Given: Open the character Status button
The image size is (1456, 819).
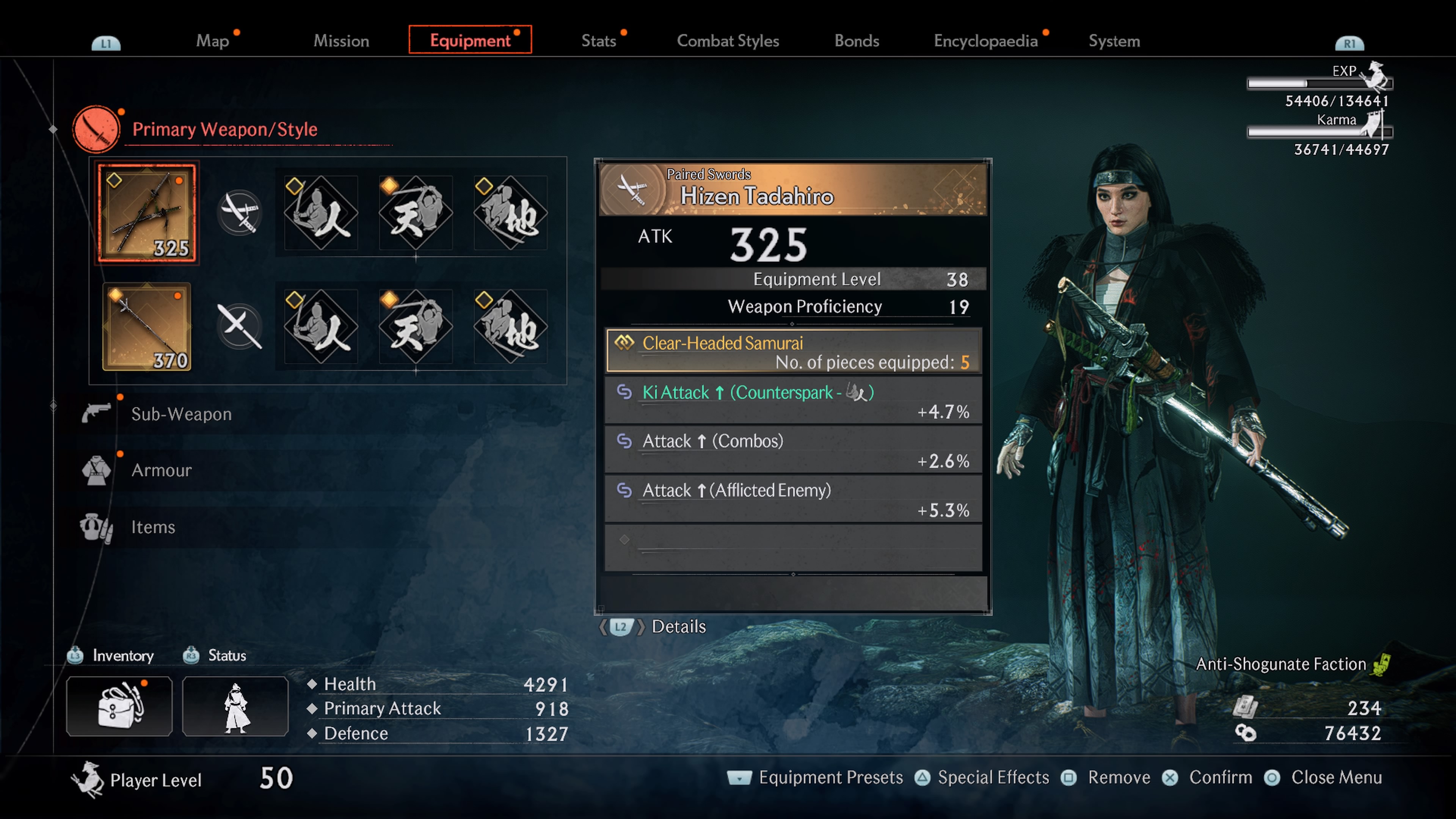Looking at the screenshot, I should coord(235,706).
